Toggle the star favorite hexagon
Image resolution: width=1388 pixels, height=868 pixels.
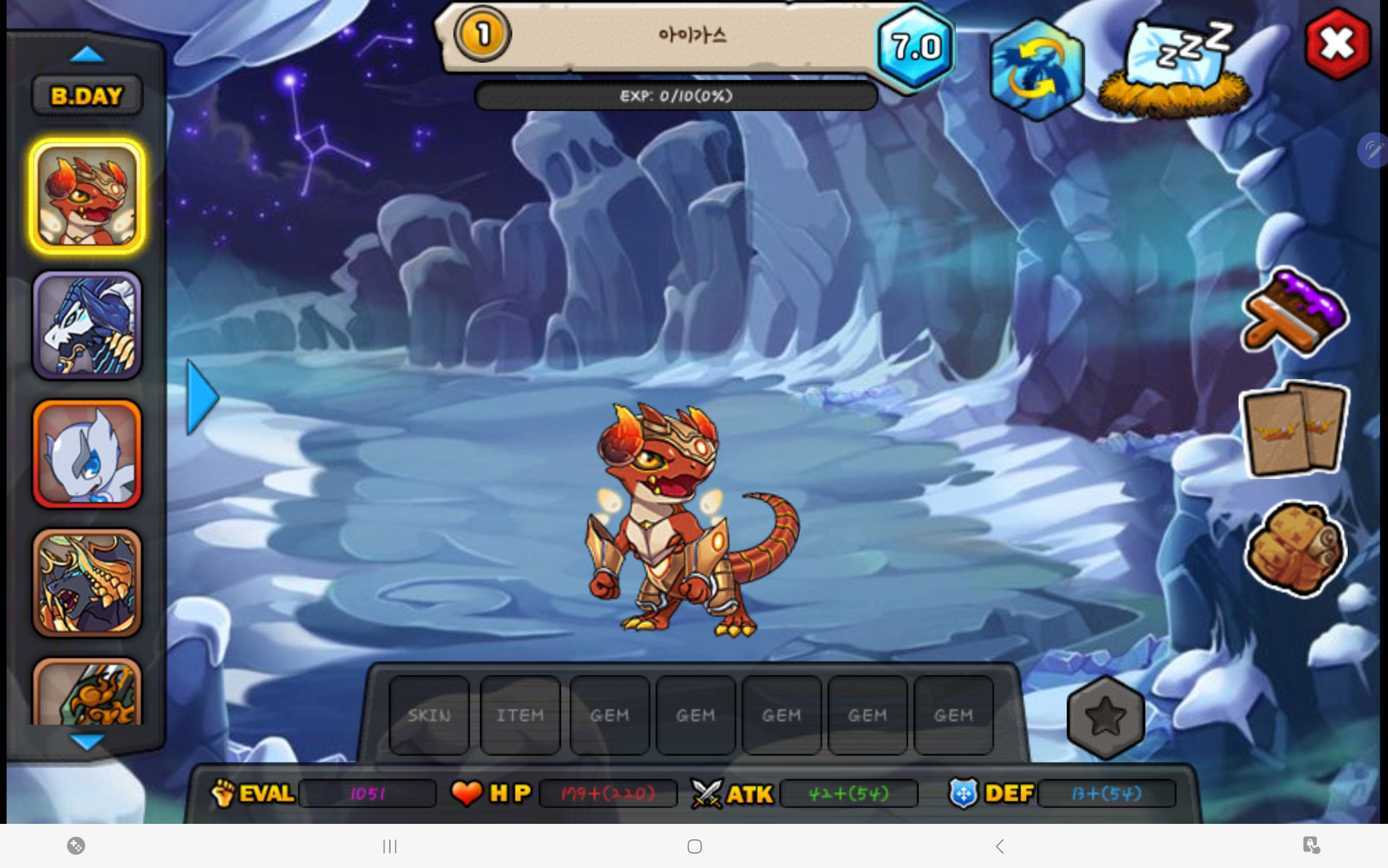pos(1105,716)
